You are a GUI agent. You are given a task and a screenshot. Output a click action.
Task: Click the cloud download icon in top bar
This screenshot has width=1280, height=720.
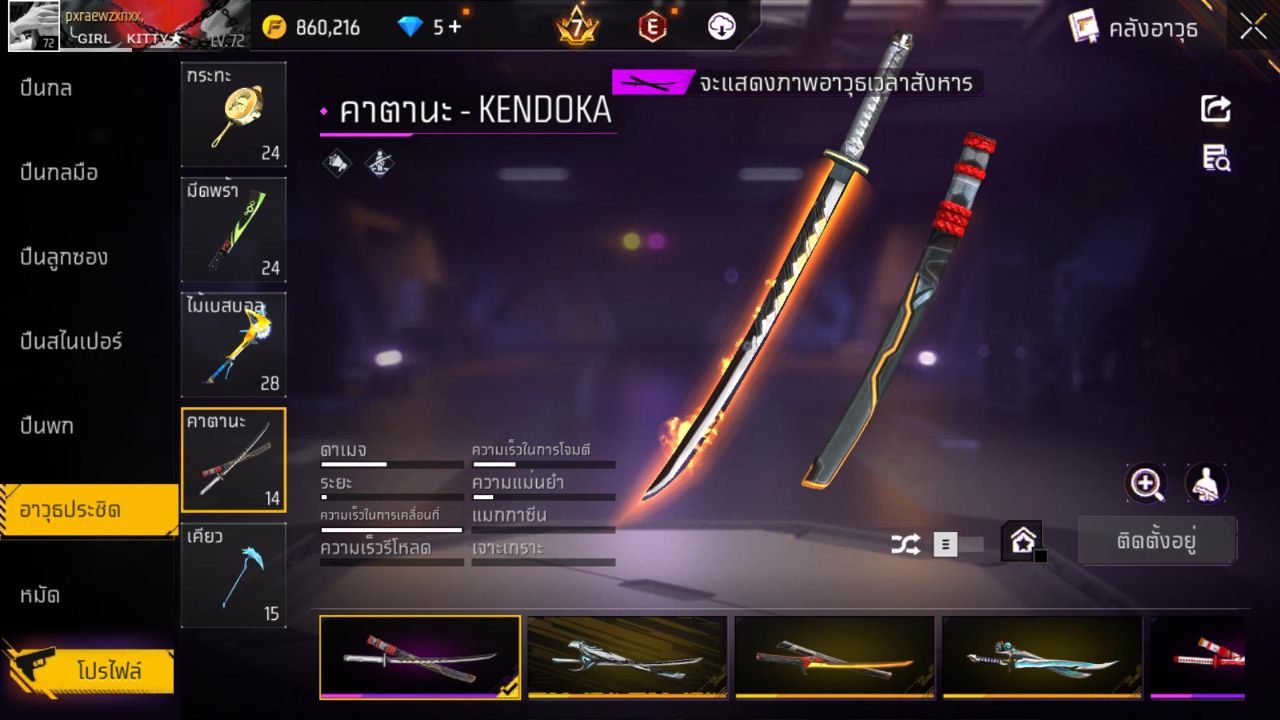(x=720, y=27)
